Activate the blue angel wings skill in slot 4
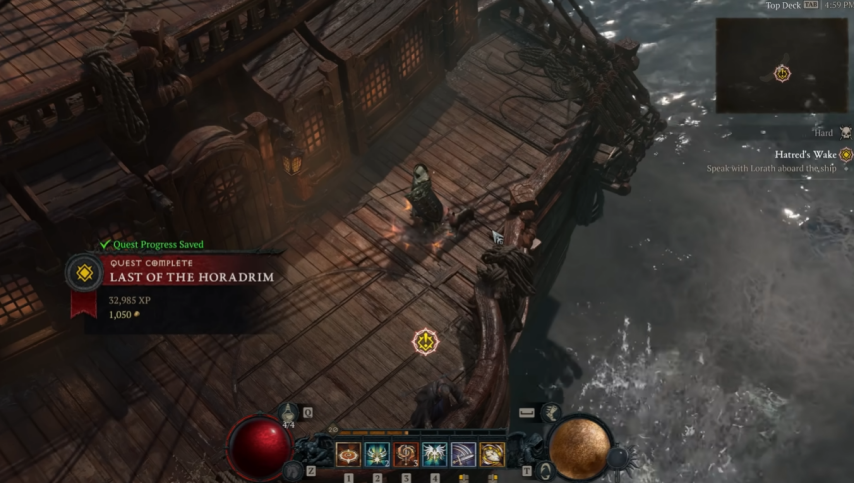The width and height of the screenshot is (854, 483). [x=435, y=455]
